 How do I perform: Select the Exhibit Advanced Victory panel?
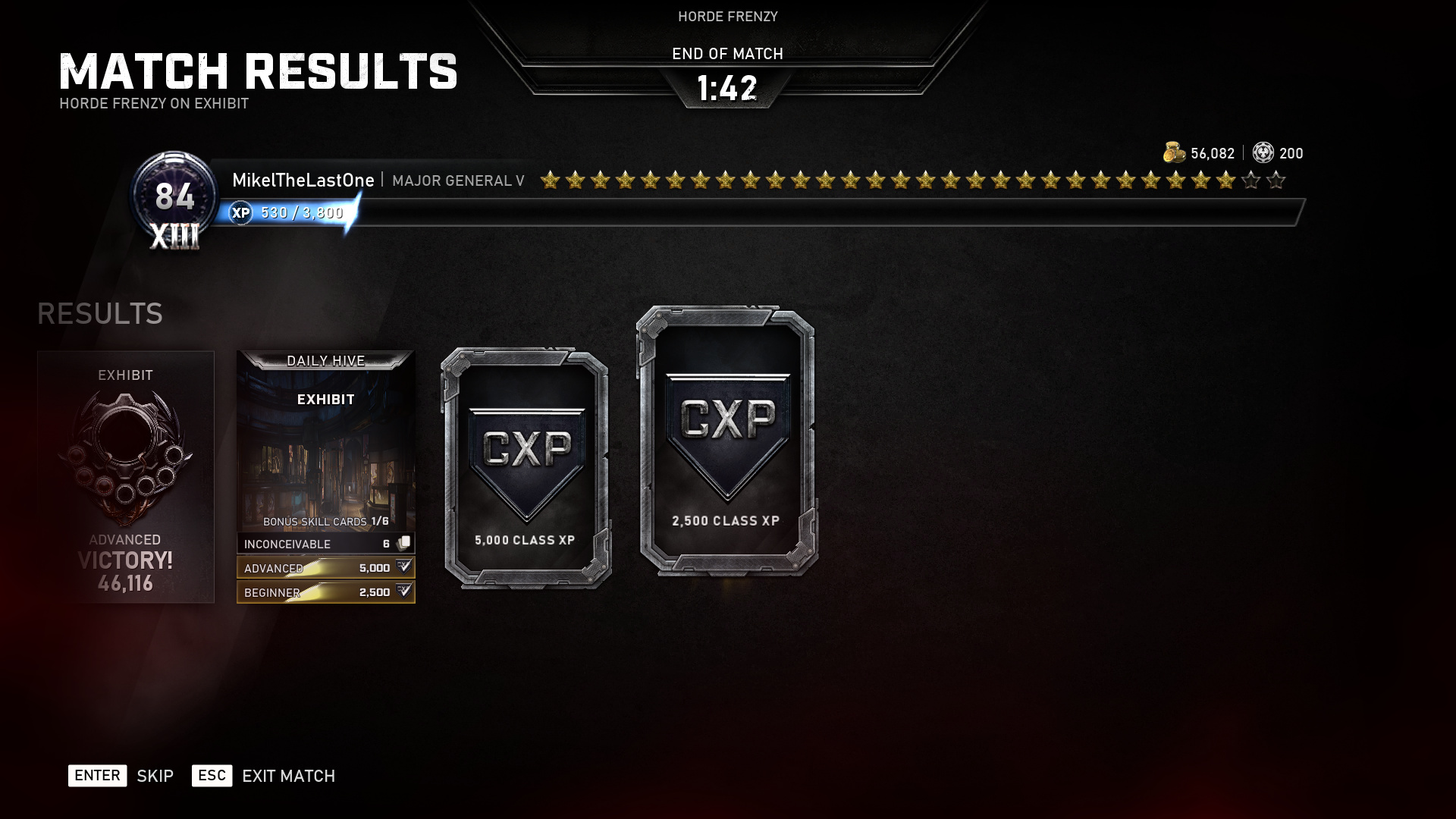[126, 476]
